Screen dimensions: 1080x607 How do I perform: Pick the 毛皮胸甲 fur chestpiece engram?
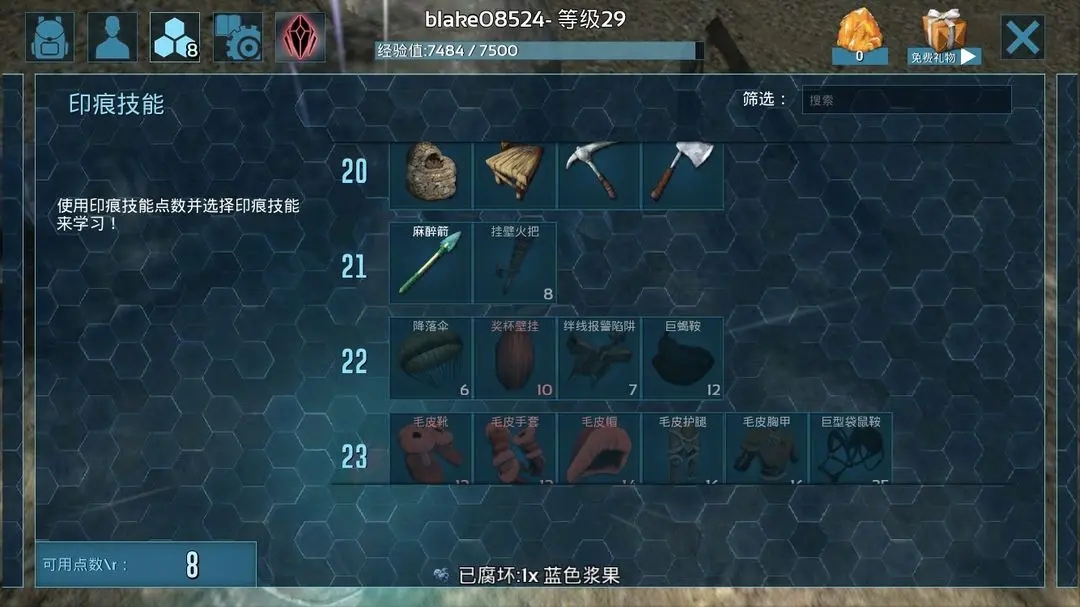[x=766, y=450]
